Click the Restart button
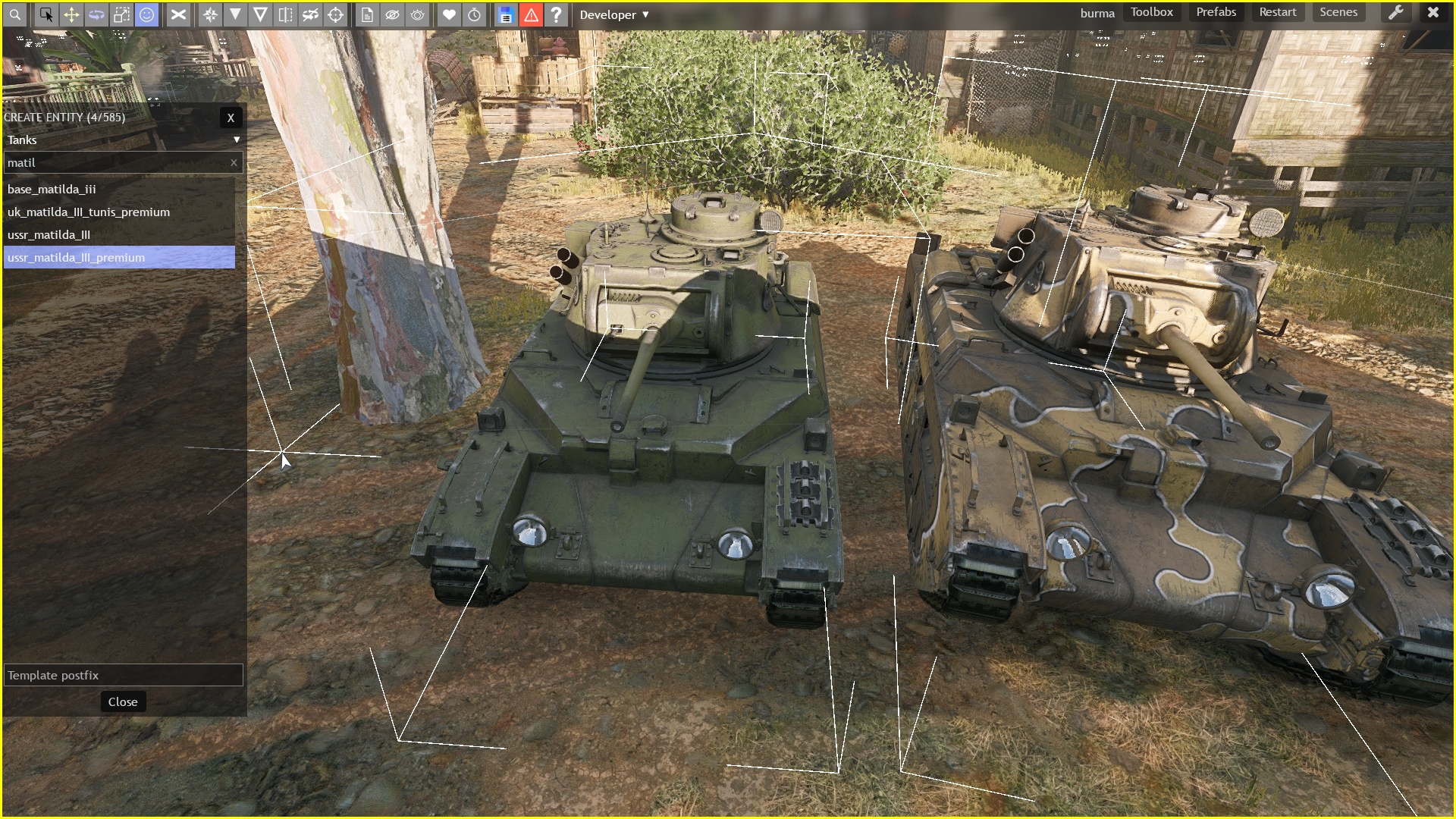1456x819 pixels. 1278,12
